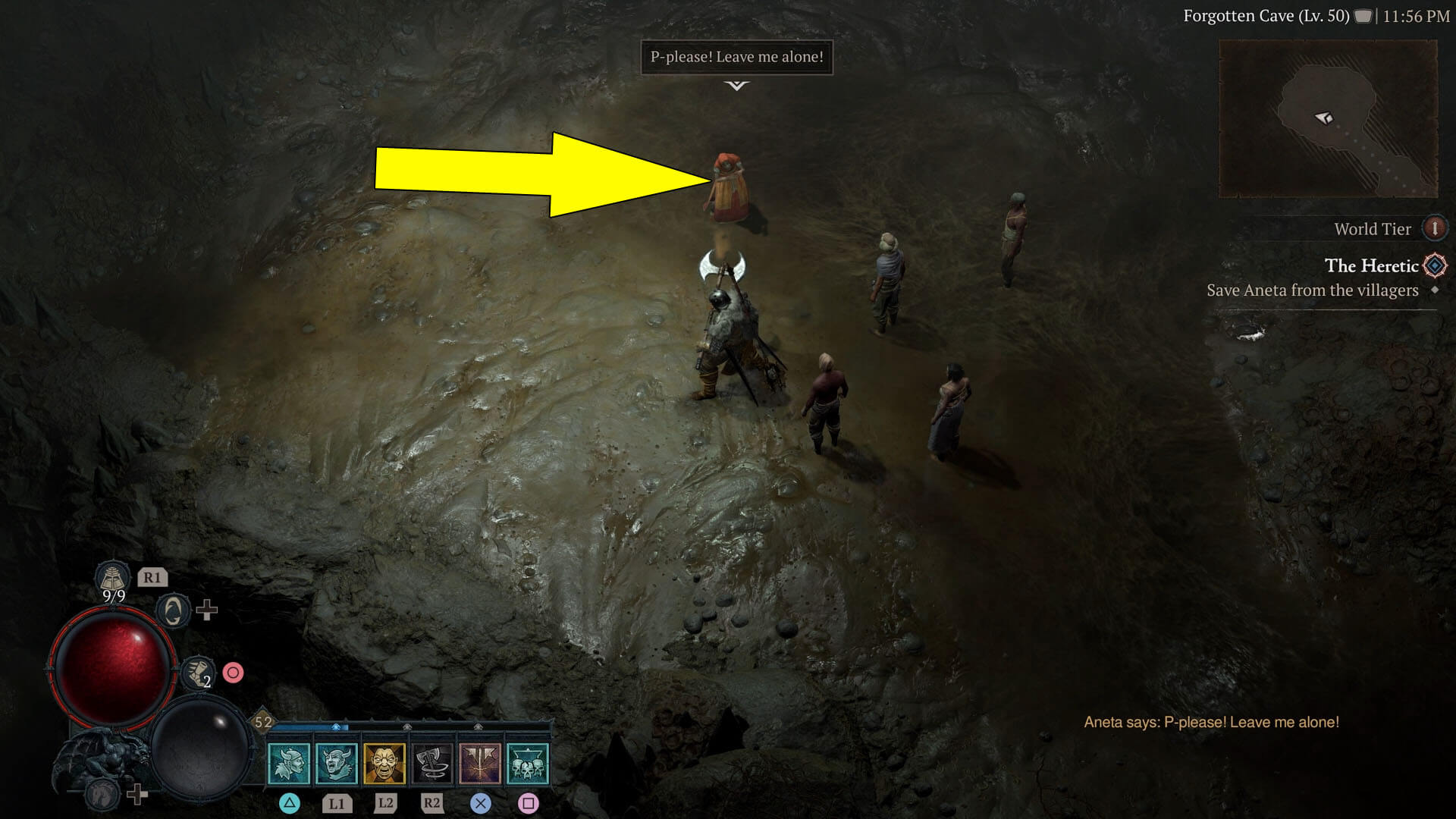Select the evade icon beside the health orb

point(173,611)
